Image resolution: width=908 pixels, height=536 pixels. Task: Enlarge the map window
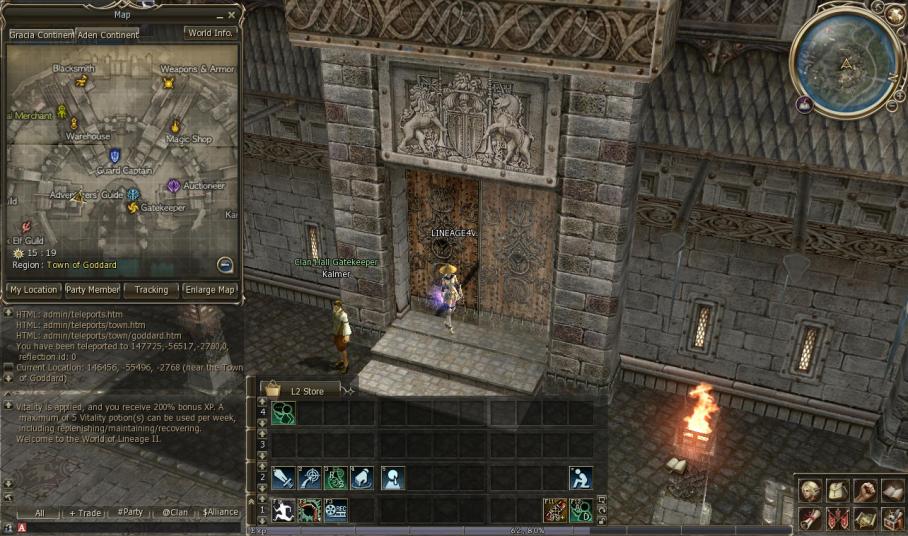[x=211, y=290]
